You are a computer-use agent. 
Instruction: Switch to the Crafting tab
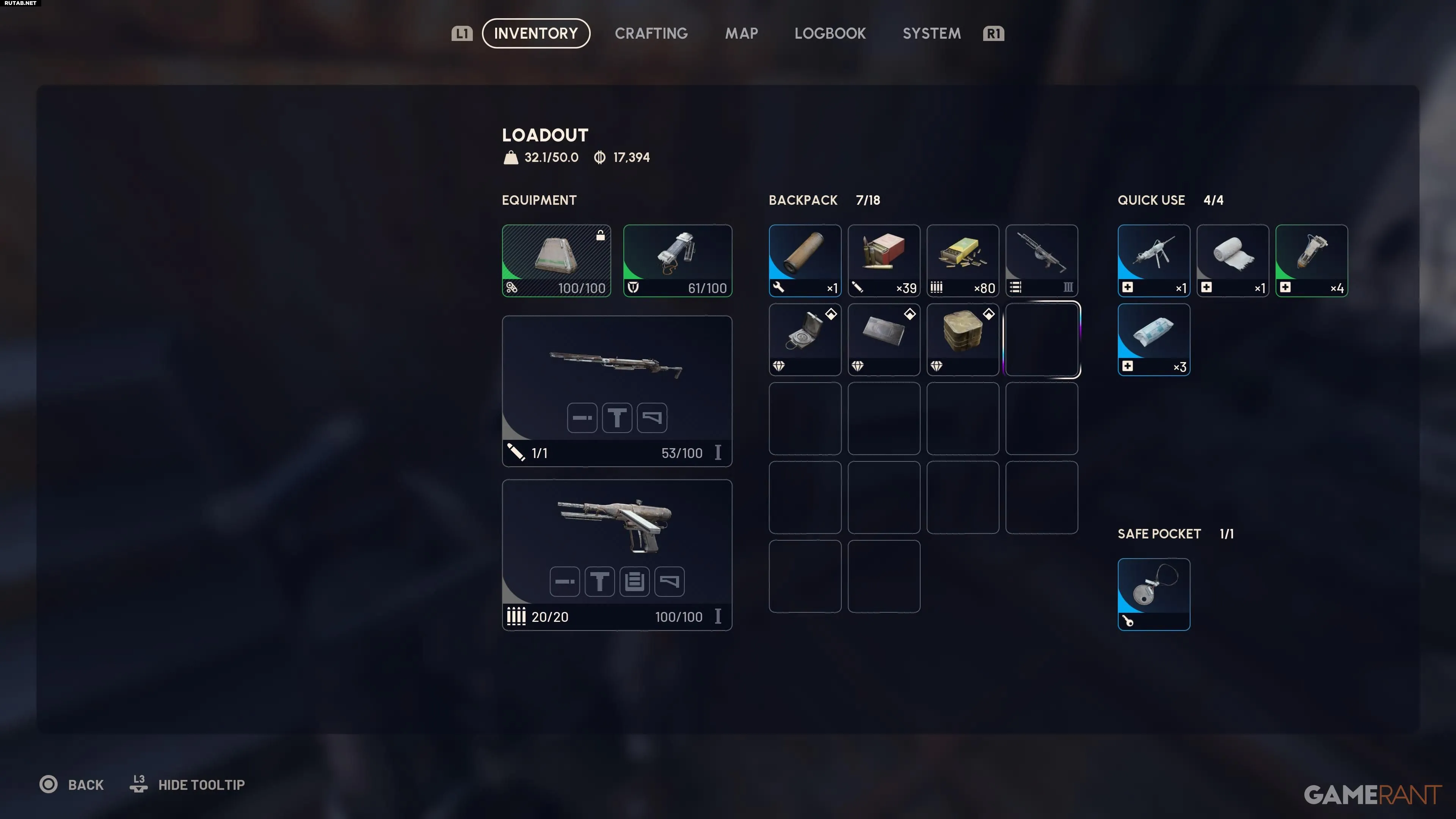point(651,33)
